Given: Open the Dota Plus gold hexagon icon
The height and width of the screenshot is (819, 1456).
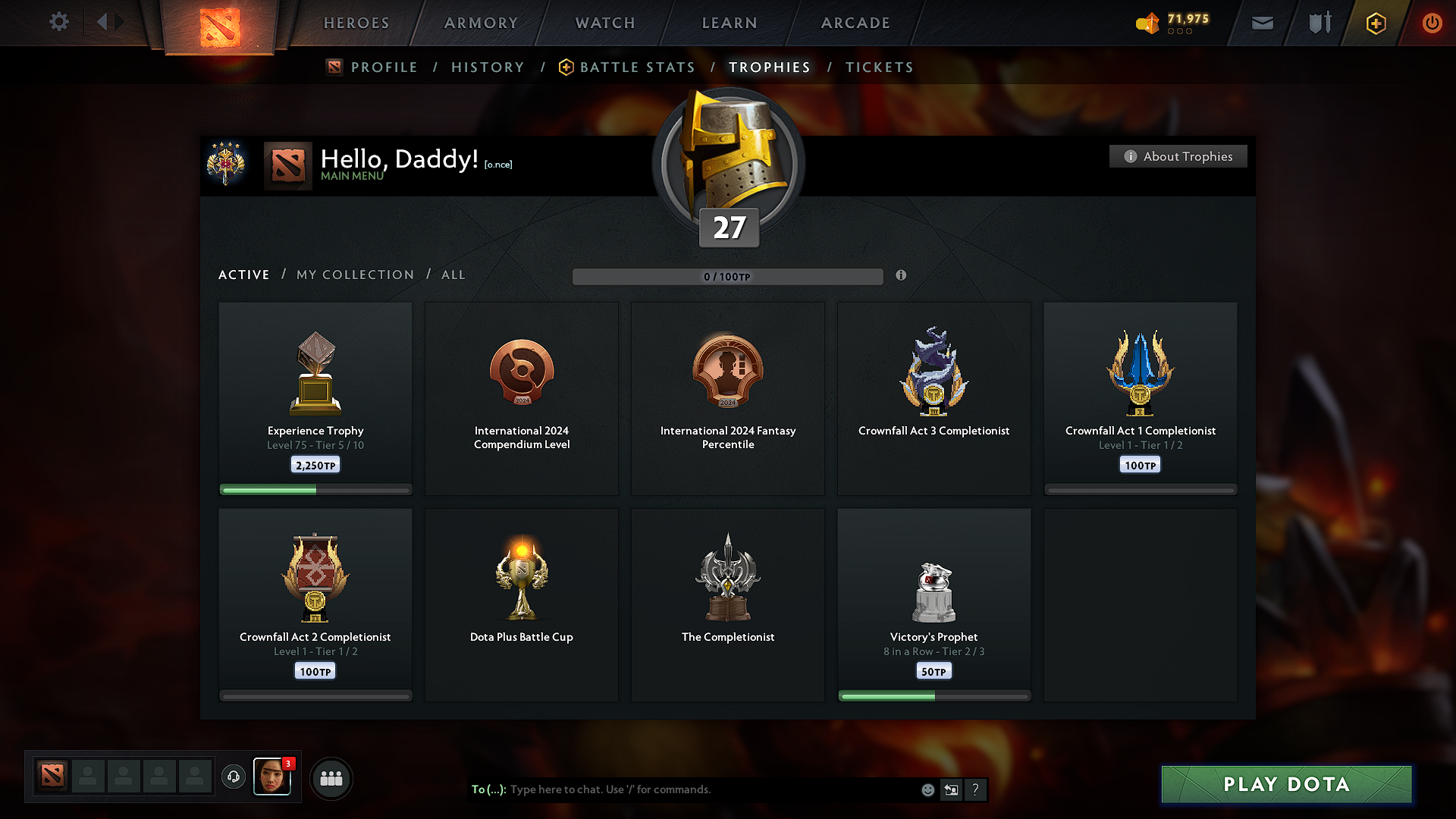Looking at the screenshot, I should [1376, 23].
